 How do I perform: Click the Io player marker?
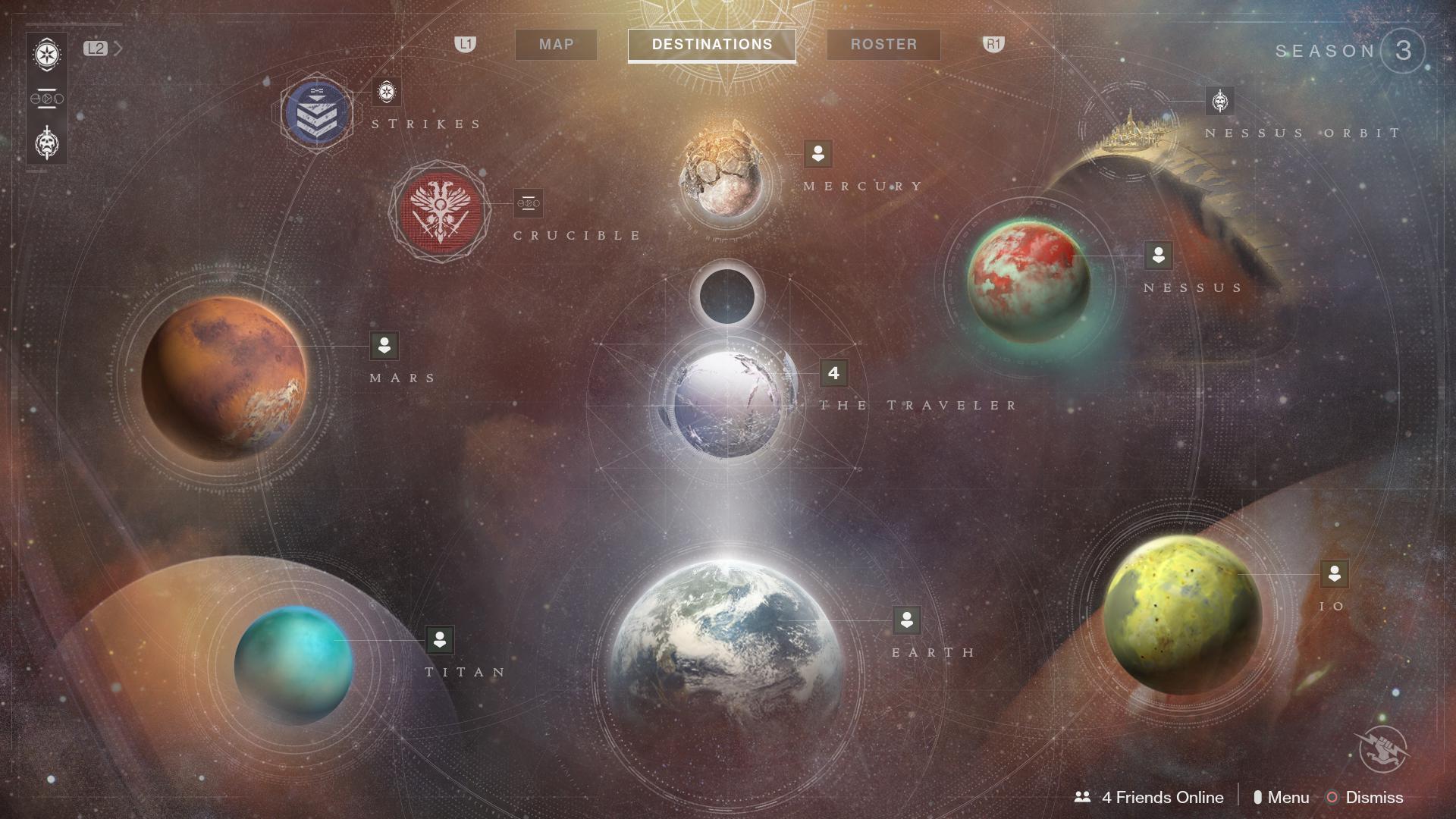click(1335, 576)
